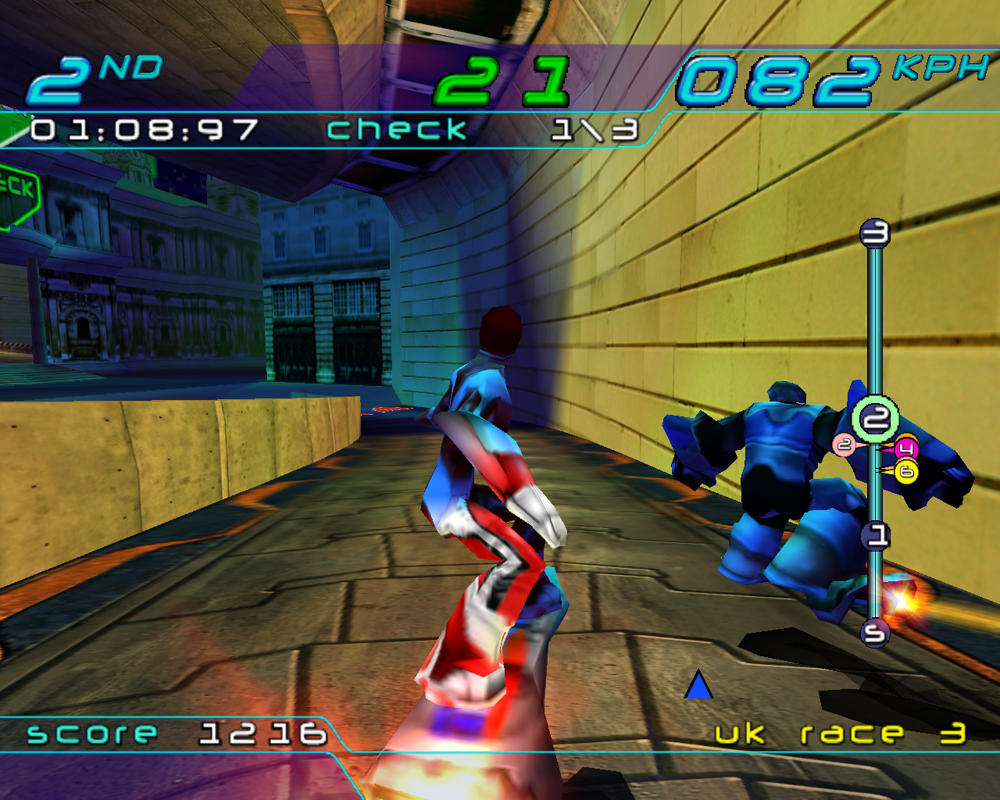Click the pink racer 2 position marker

844,445
